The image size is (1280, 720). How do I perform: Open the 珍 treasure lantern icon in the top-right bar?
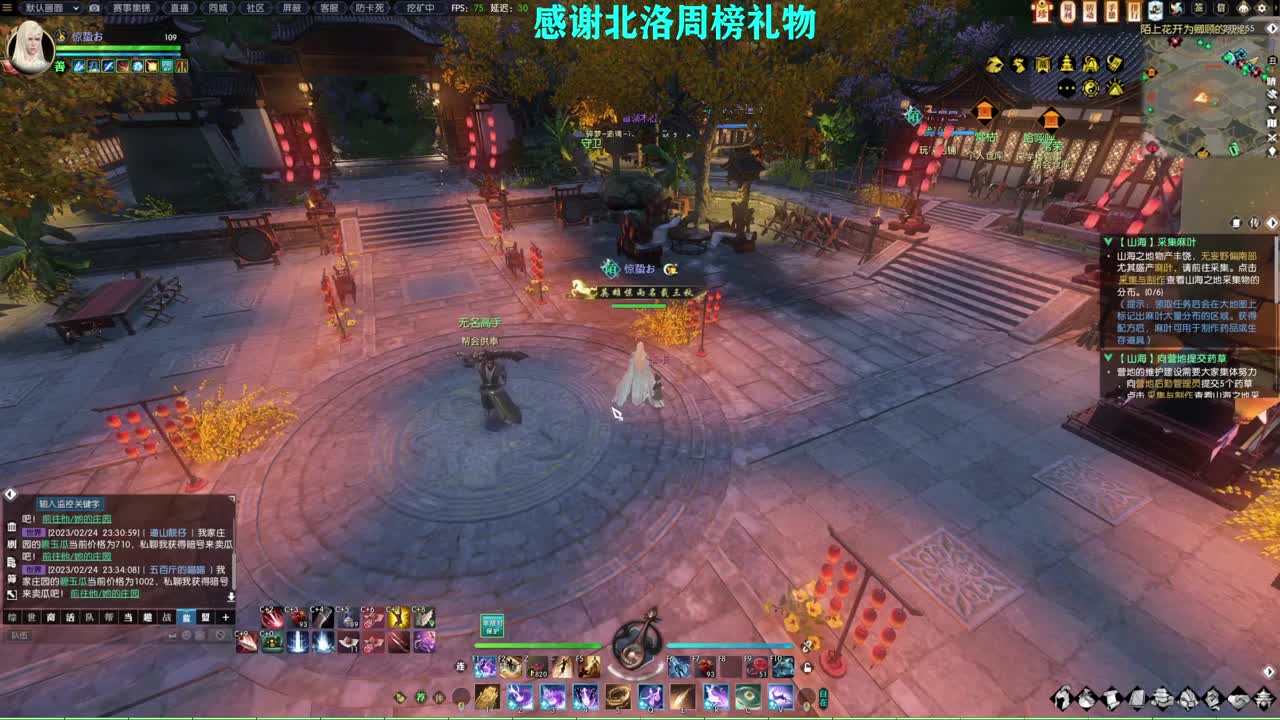pyautogui.click(x=1041, y=9)
